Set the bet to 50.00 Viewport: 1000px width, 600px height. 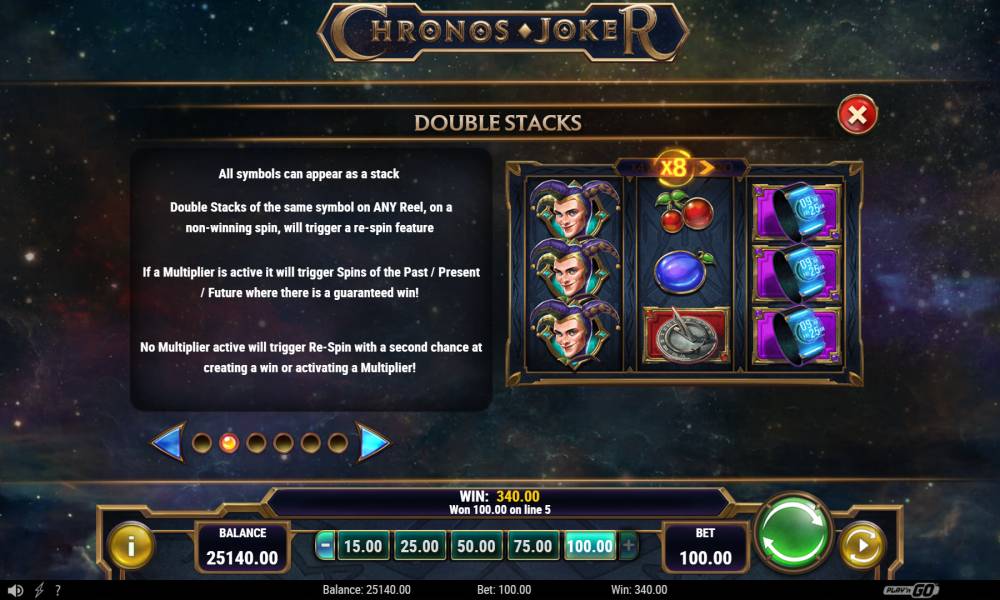point(475,546)
